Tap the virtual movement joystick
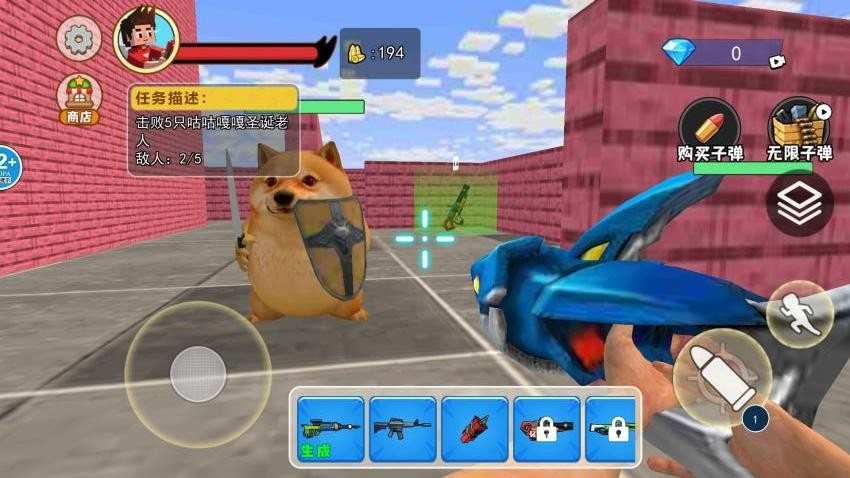The image size is (850, 478). tap(197, 374)
